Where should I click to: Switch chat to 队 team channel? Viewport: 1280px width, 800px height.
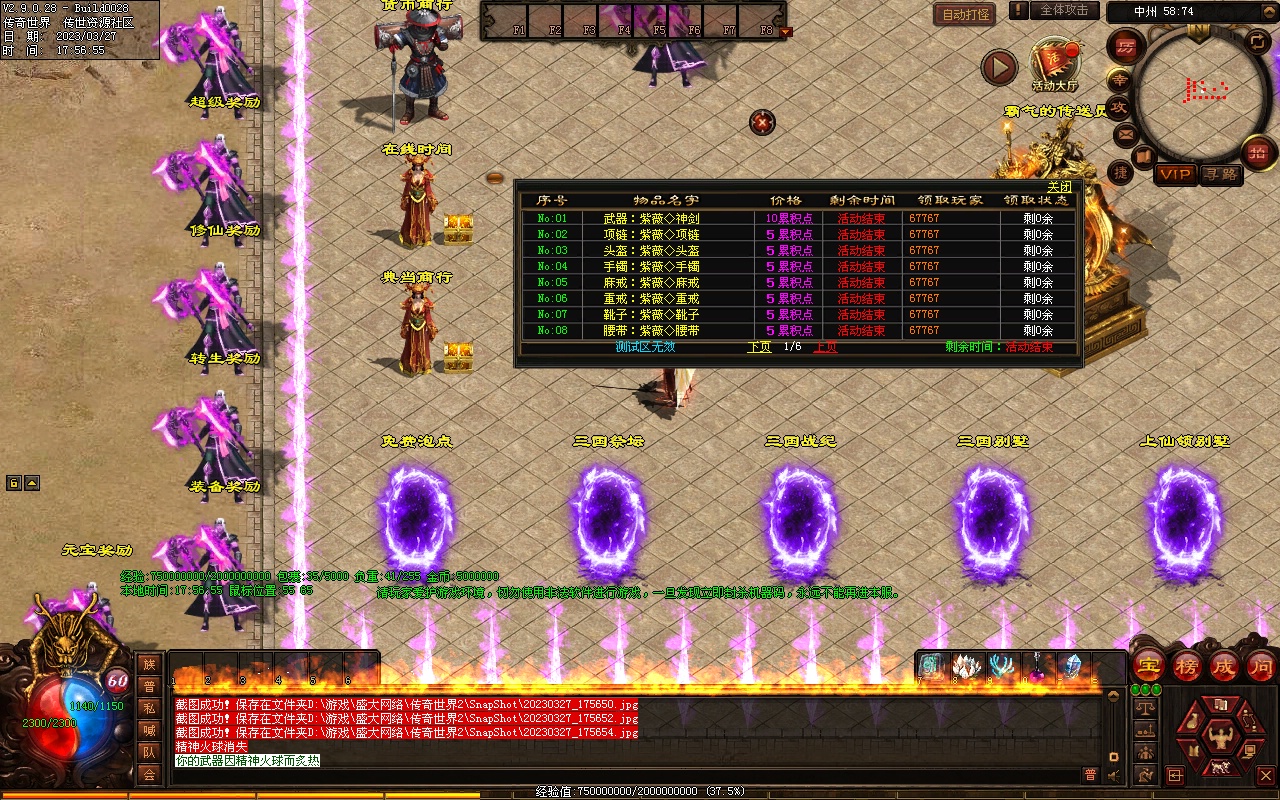coord(149,752)
